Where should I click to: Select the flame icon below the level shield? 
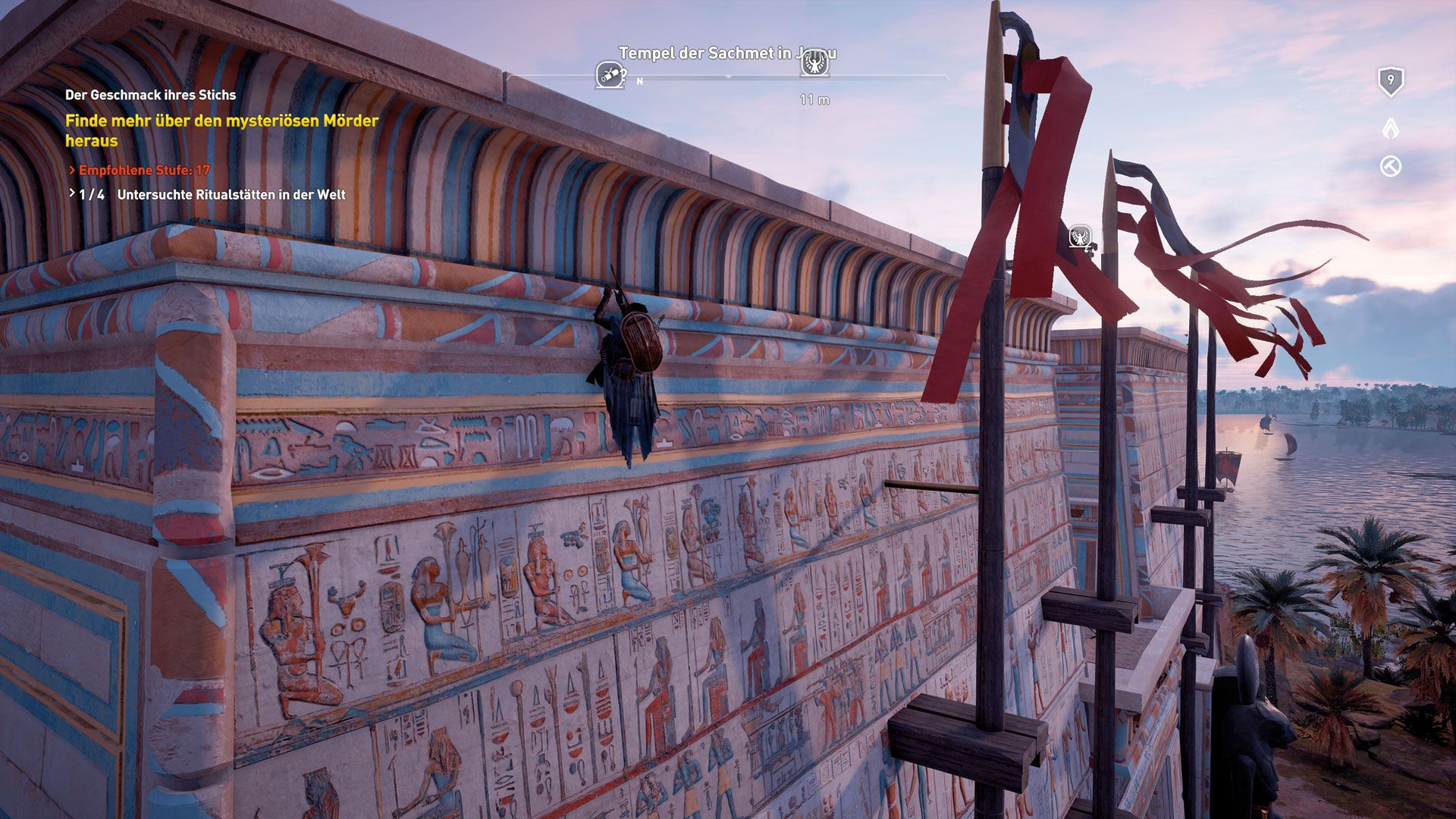click(x=1390, y=127)
